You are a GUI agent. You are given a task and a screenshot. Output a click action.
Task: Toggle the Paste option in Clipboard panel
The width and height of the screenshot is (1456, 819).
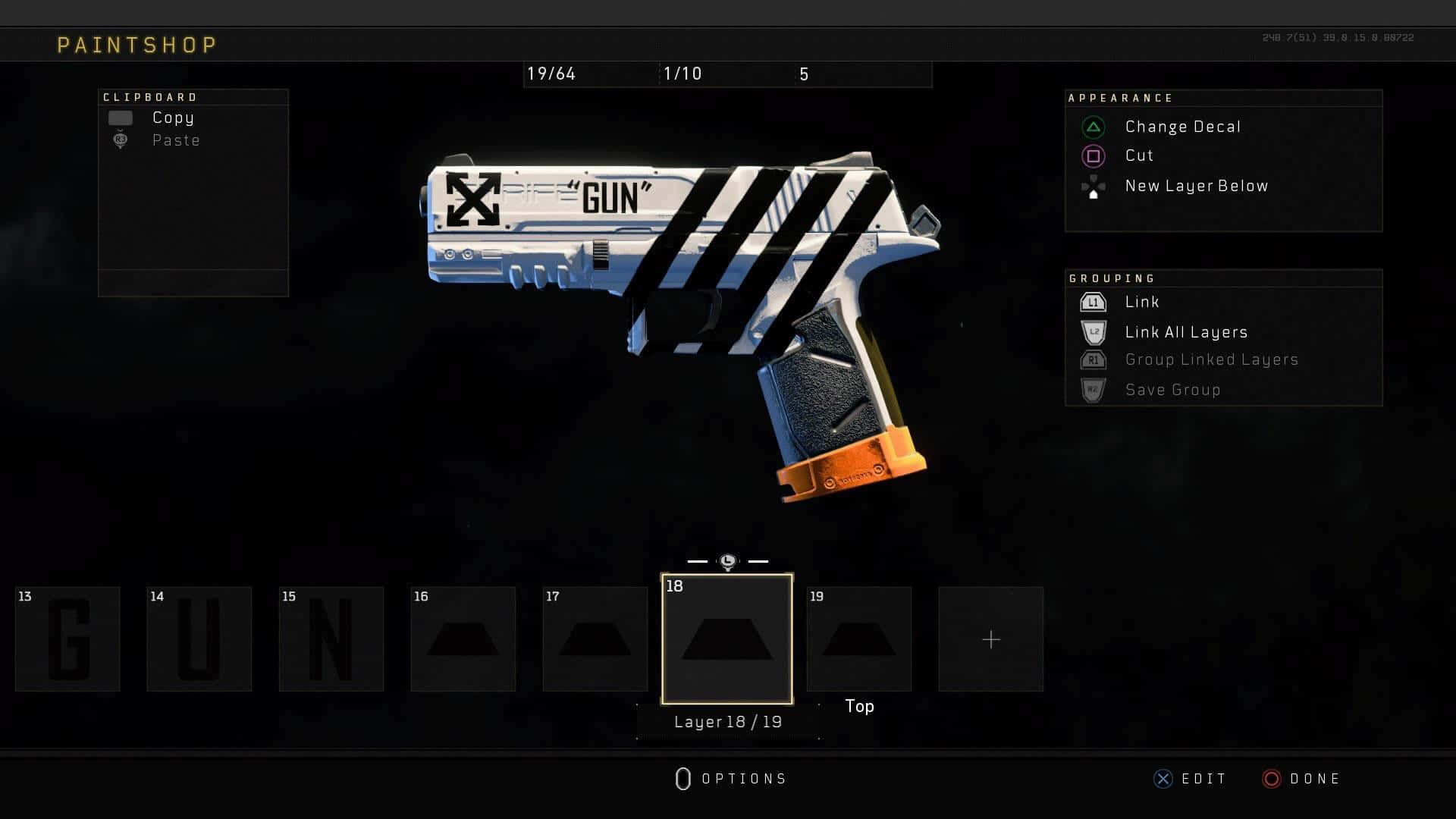[121, 140]
